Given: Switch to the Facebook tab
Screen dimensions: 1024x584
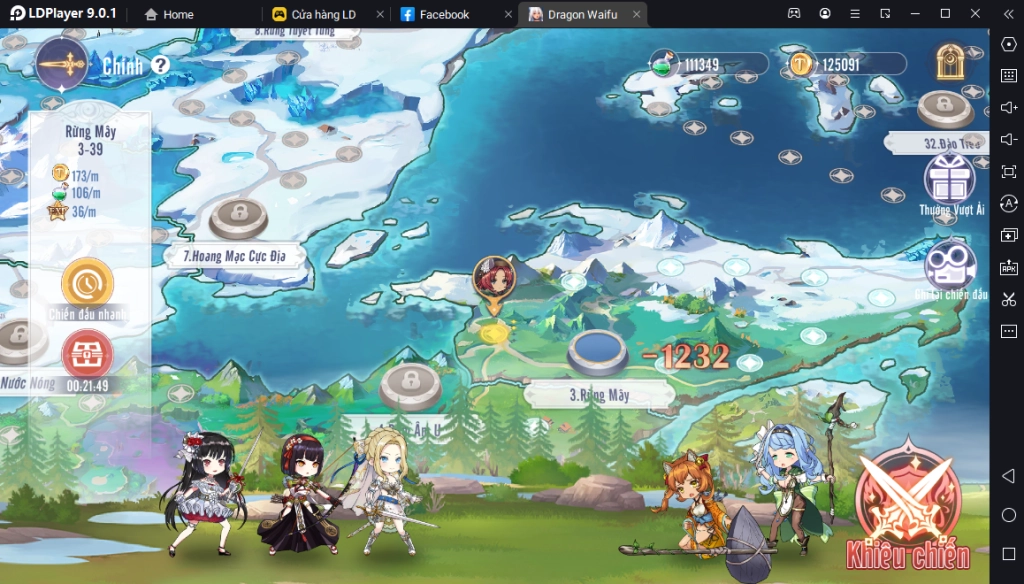Looking at the screenshot, I should pos(444,15).
